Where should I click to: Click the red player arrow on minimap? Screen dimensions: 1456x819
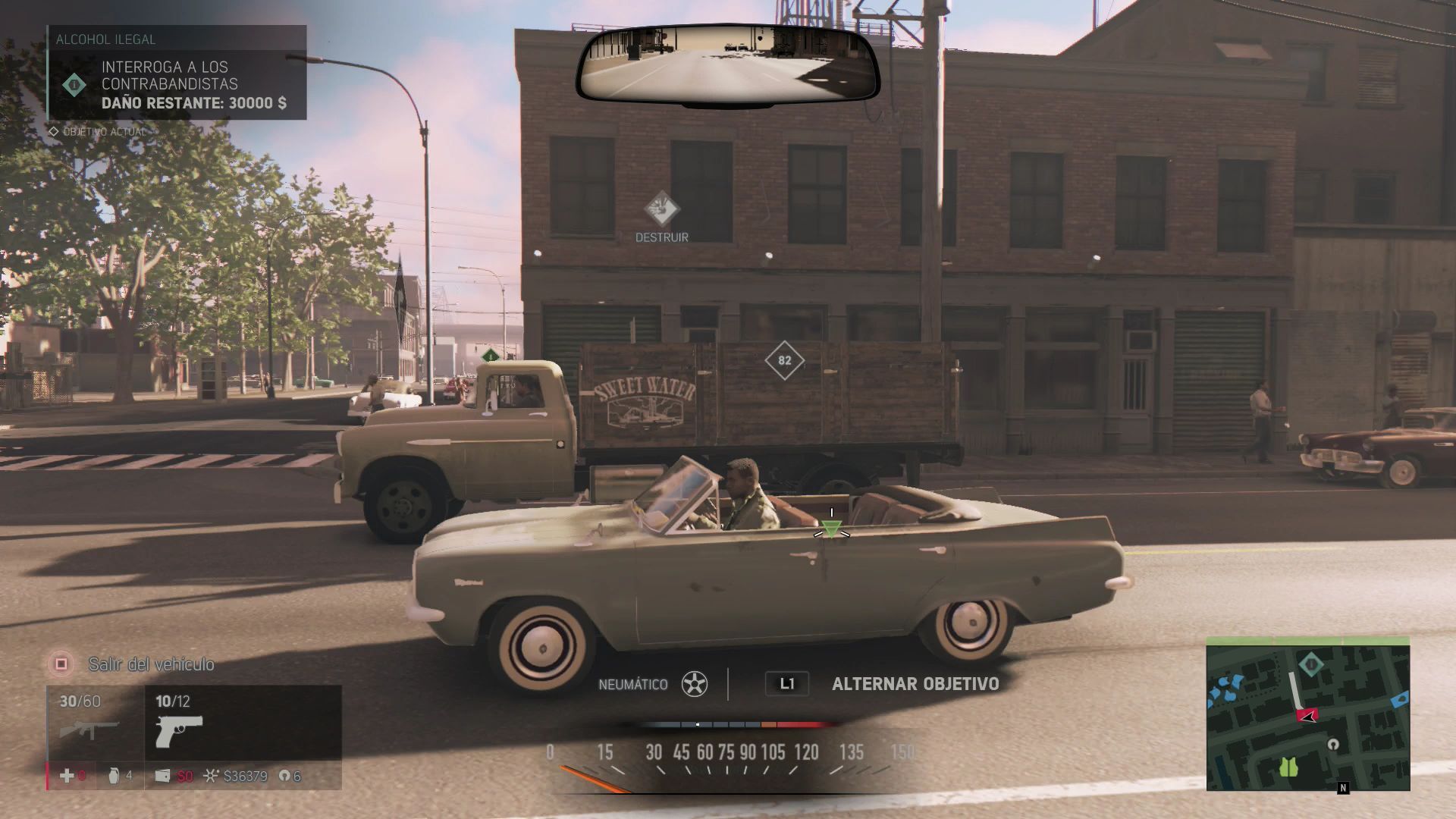click(x=1307, y=714)
